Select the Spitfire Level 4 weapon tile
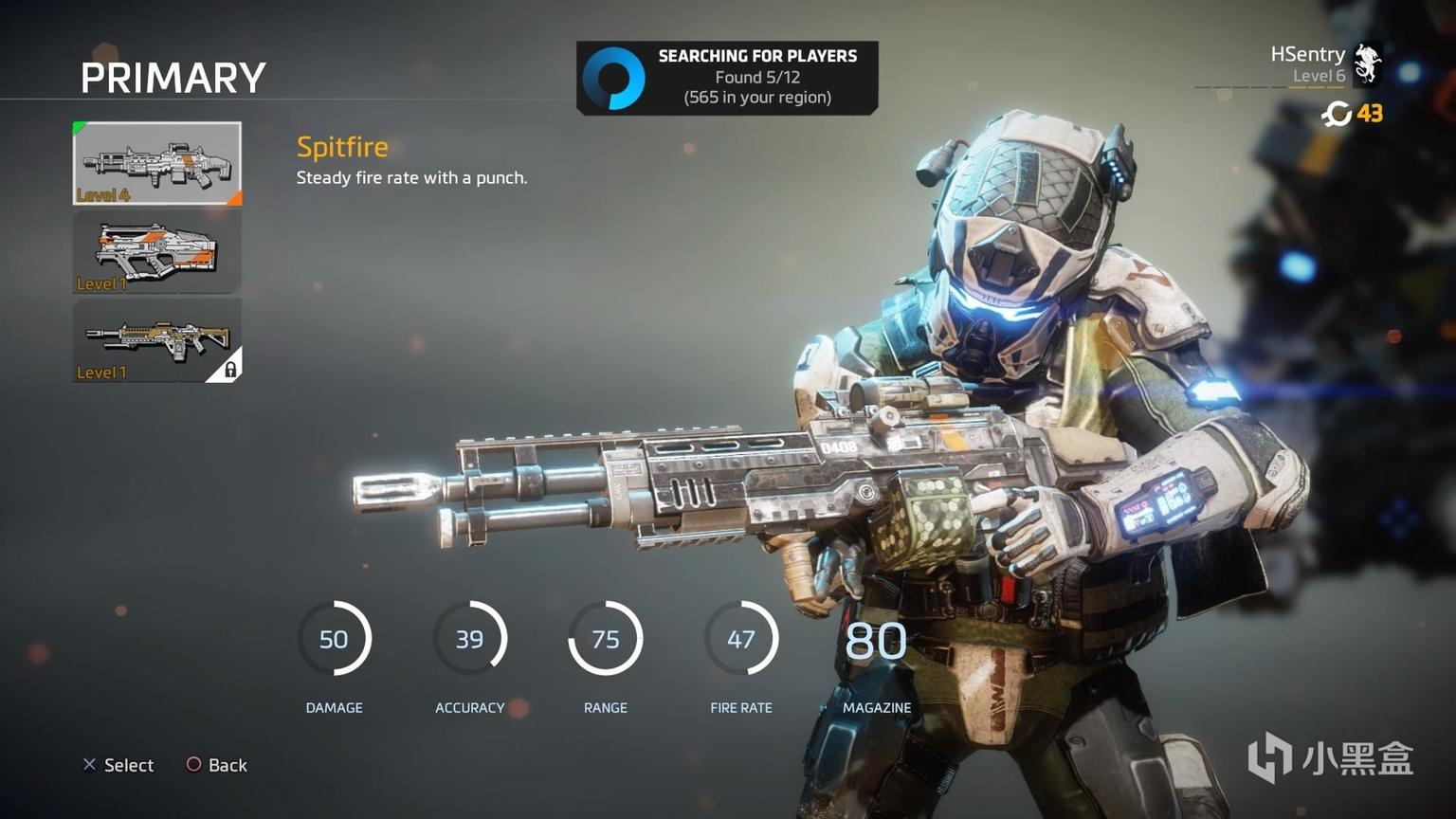Image resolution: width=1456 pixels, height=819 pixels. (x=157, y=163)
